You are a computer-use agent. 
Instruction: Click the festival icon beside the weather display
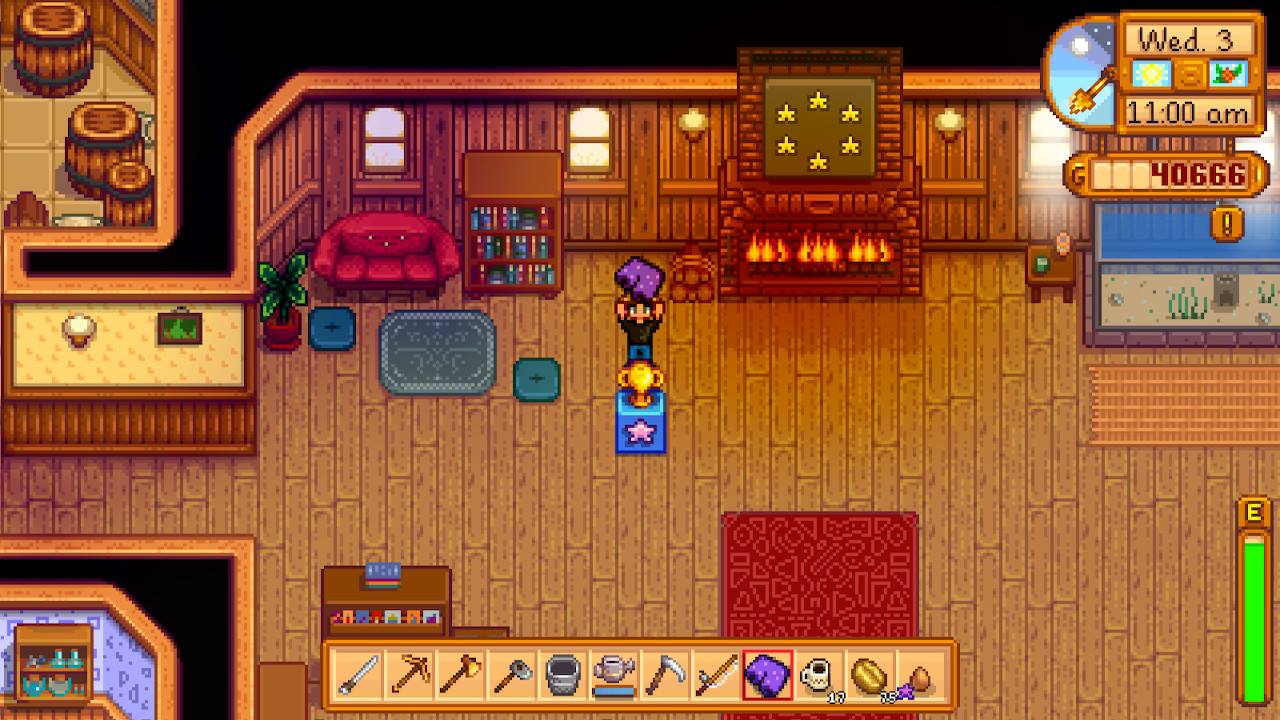click(x=1227, y=75)
